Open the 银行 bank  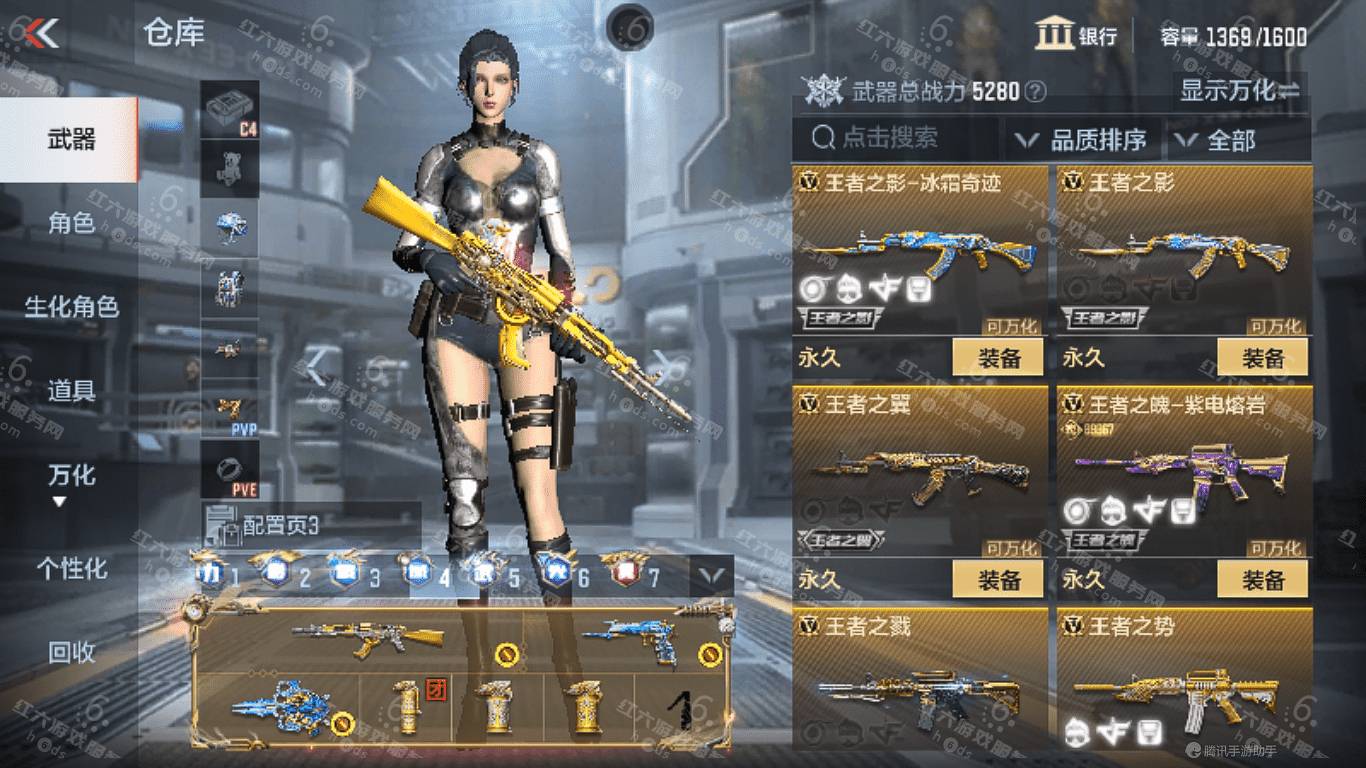pyautogui.click(x=1076, y=36)
